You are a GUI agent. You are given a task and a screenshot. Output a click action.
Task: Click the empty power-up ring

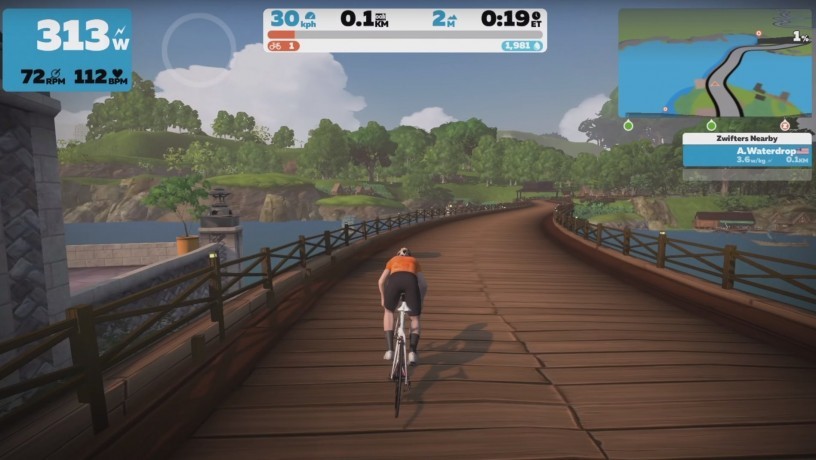pos(199,49)
